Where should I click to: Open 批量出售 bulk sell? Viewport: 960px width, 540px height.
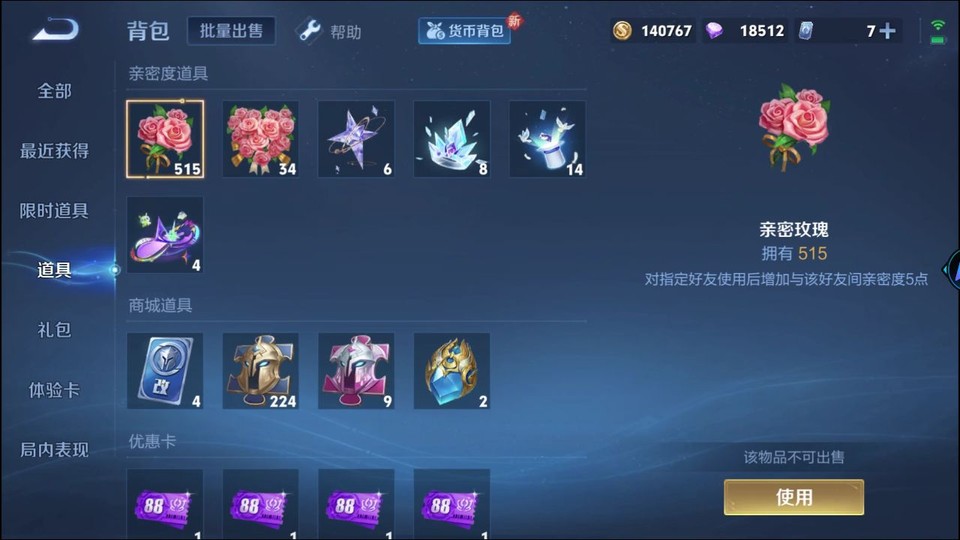point(231,31)
